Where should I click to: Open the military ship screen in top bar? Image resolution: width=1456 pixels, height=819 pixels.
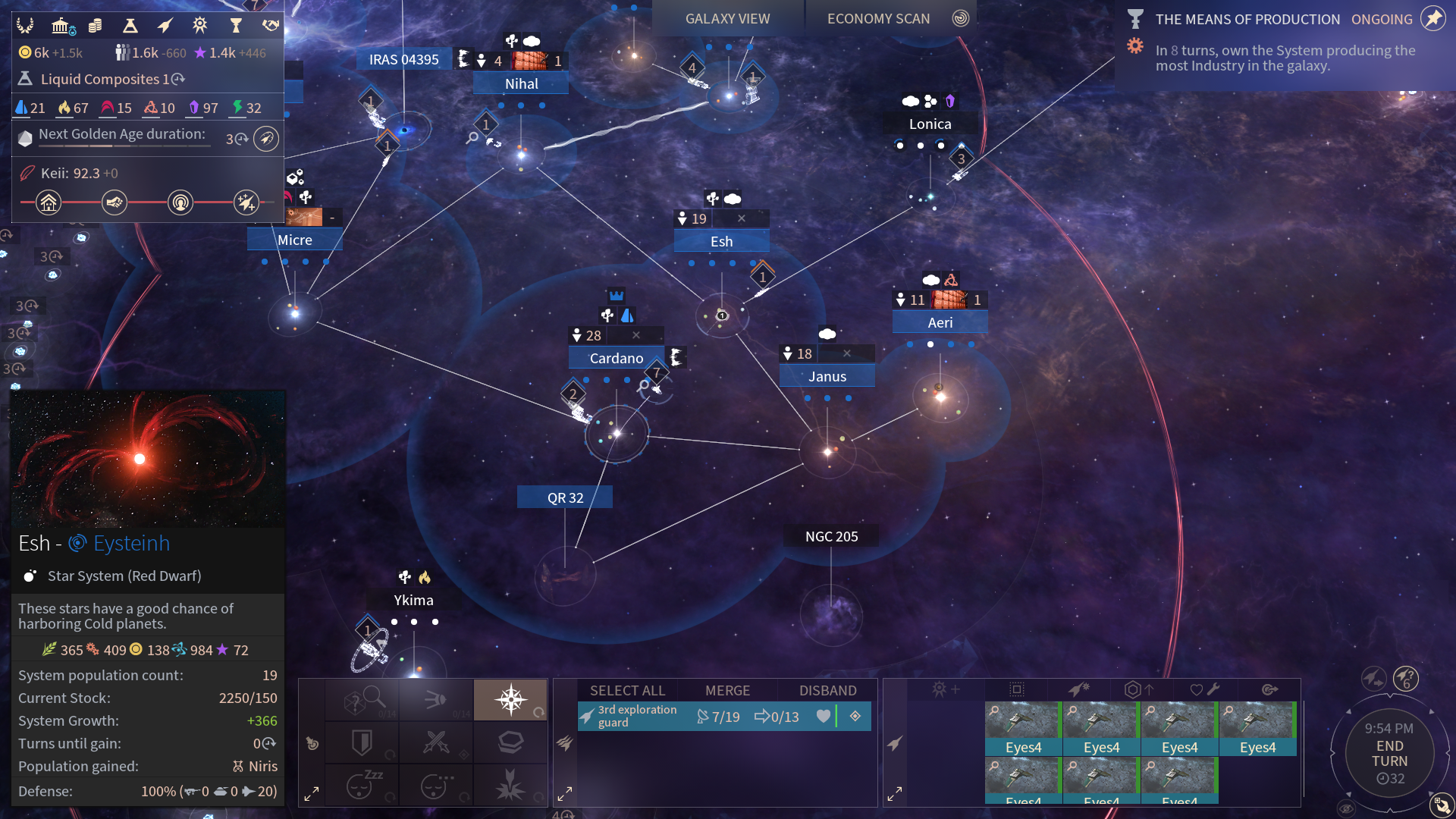pos(165,26)
